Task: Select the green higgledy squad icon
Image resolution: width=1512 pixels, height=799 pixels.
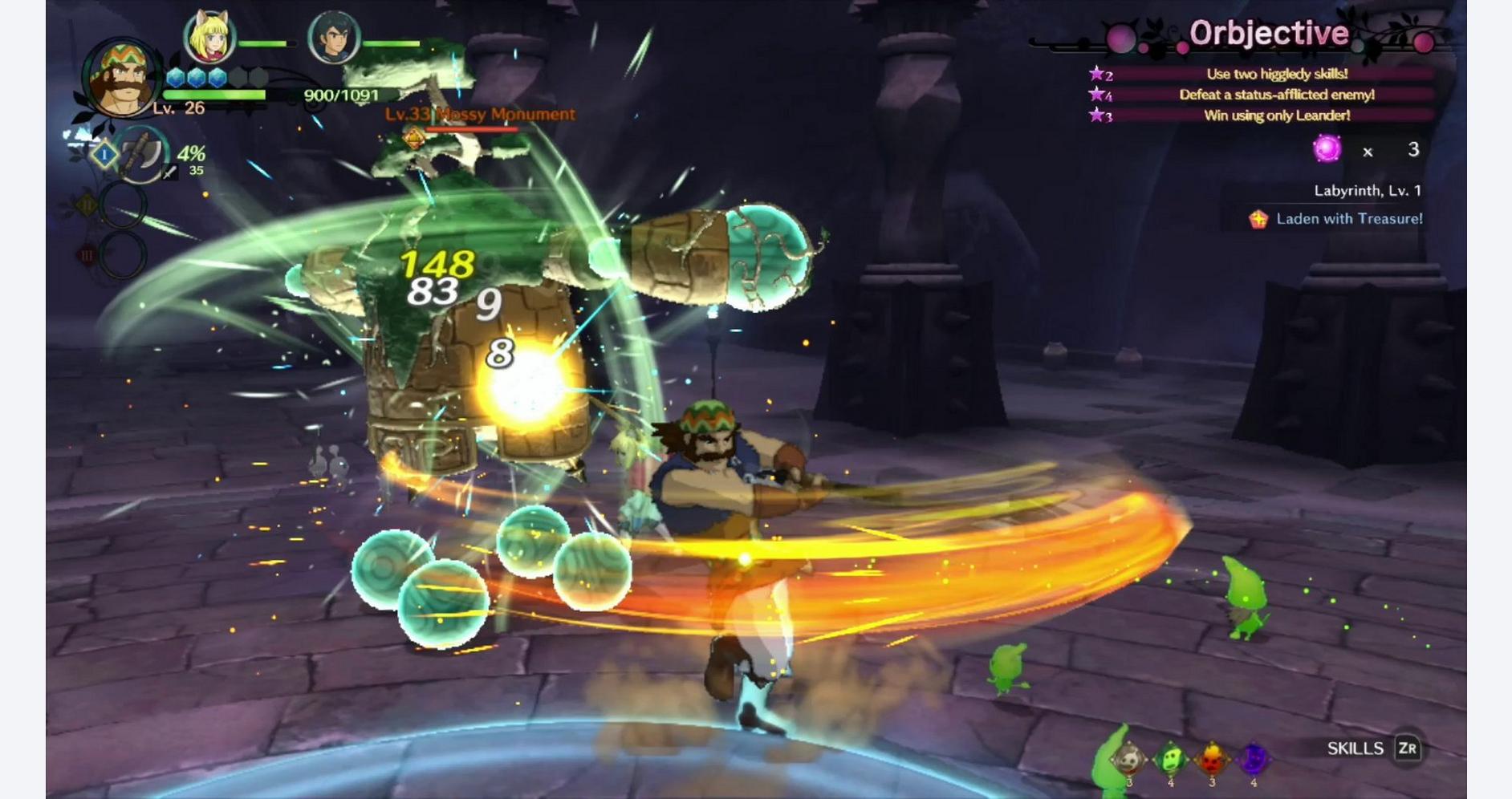Action: coord(1170,759)
